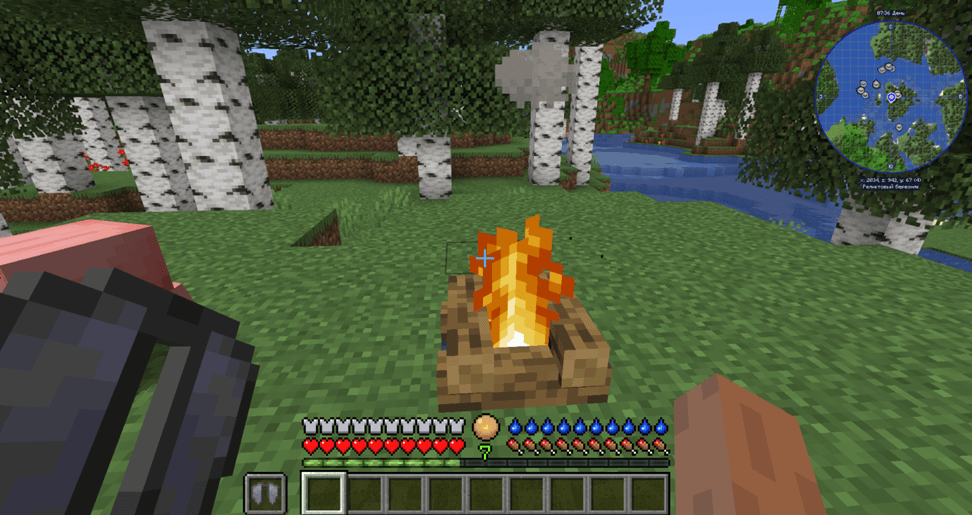This screenshot has width=972, height=515.
Task: Select the offhand slot with the feather item
Action: (265, 494)
